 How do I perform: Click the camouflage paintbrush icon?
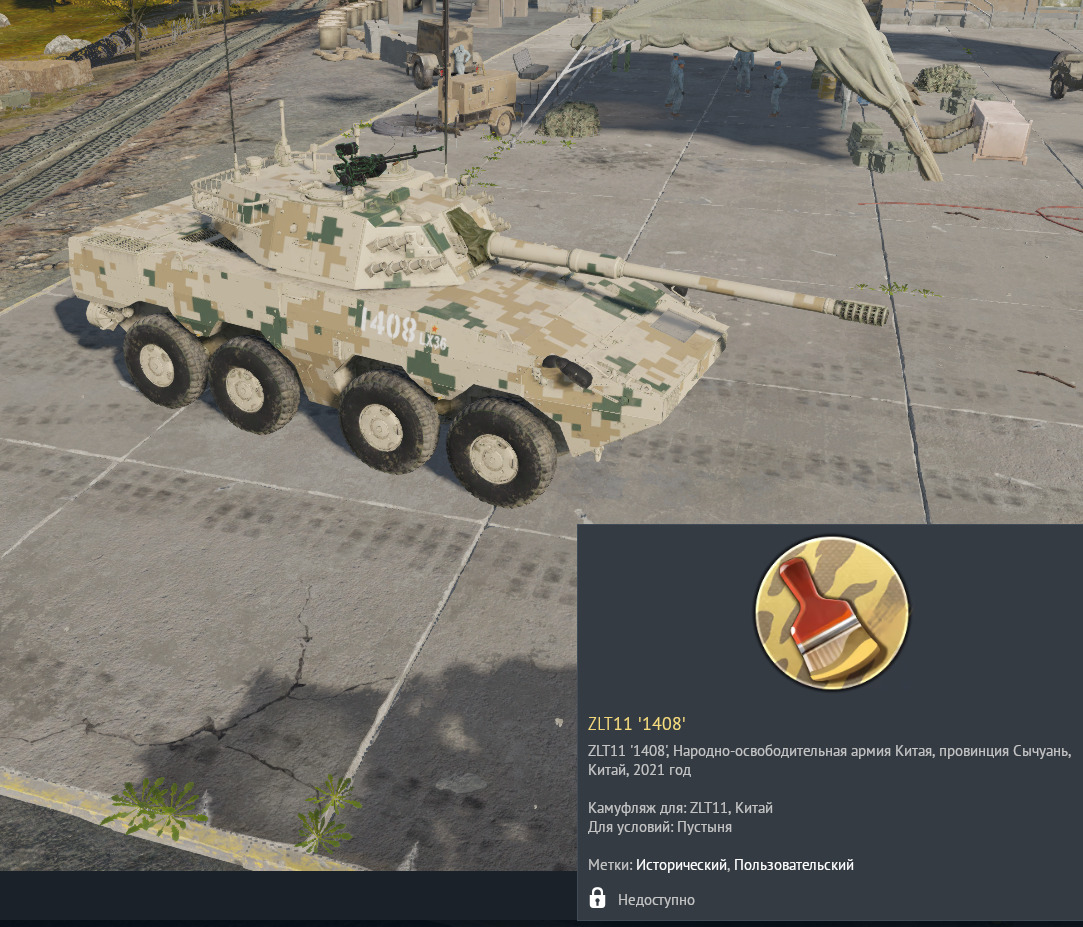(831, 611)
